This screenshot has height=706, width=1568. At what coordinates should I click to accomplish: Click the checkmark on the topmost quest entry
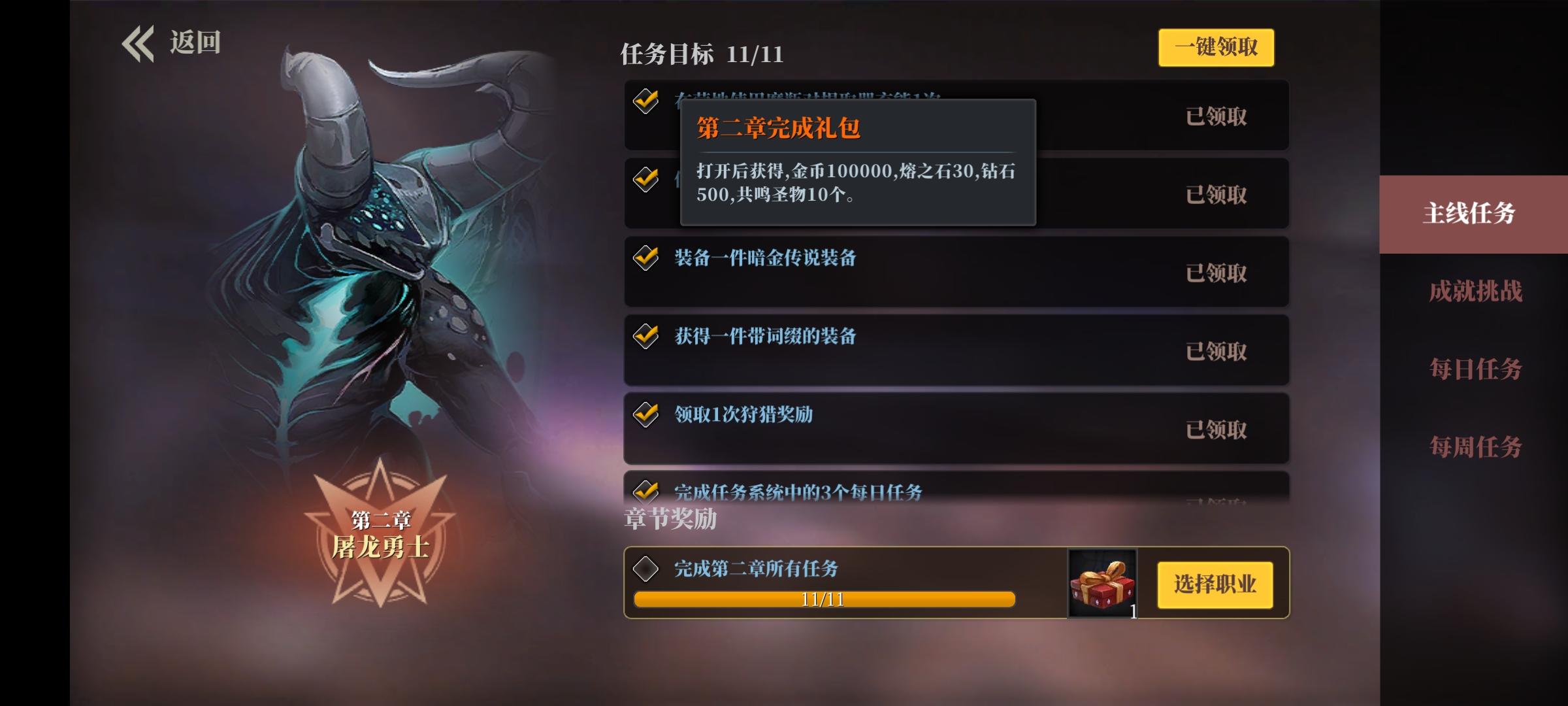click(x=645, y=99)
